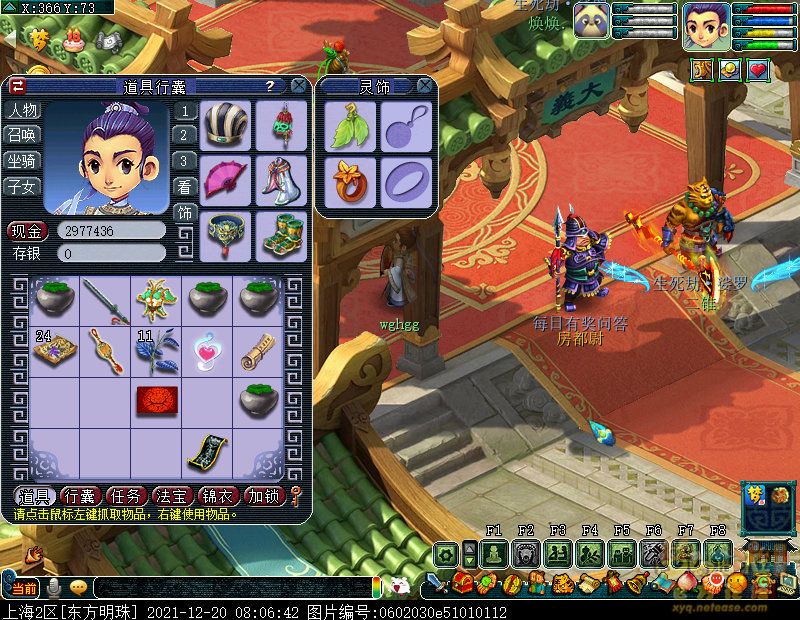This screenshot has width=800, height=620.
Task: Close the 道具行囊 inventory window
Action: [x=296, y=86]
